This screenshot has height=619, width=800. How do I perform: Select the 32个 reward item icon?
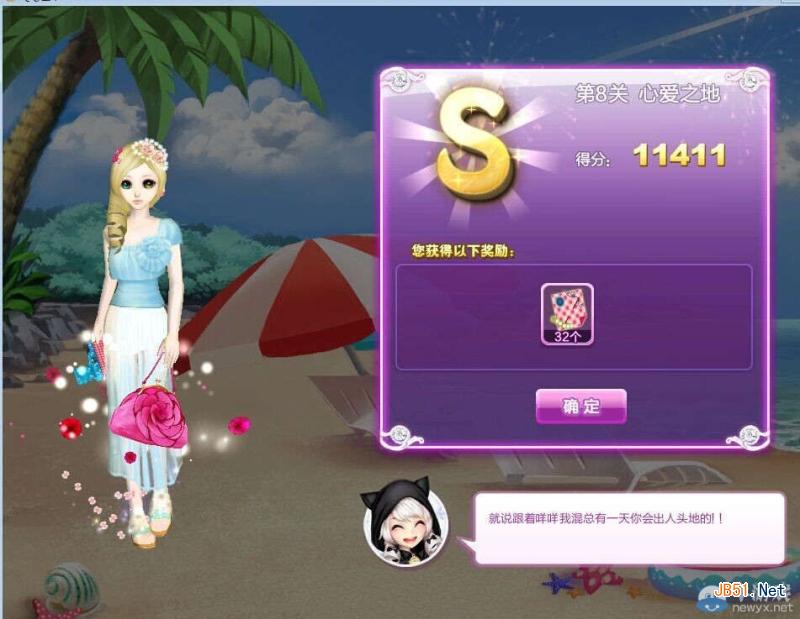coord(567,313)
